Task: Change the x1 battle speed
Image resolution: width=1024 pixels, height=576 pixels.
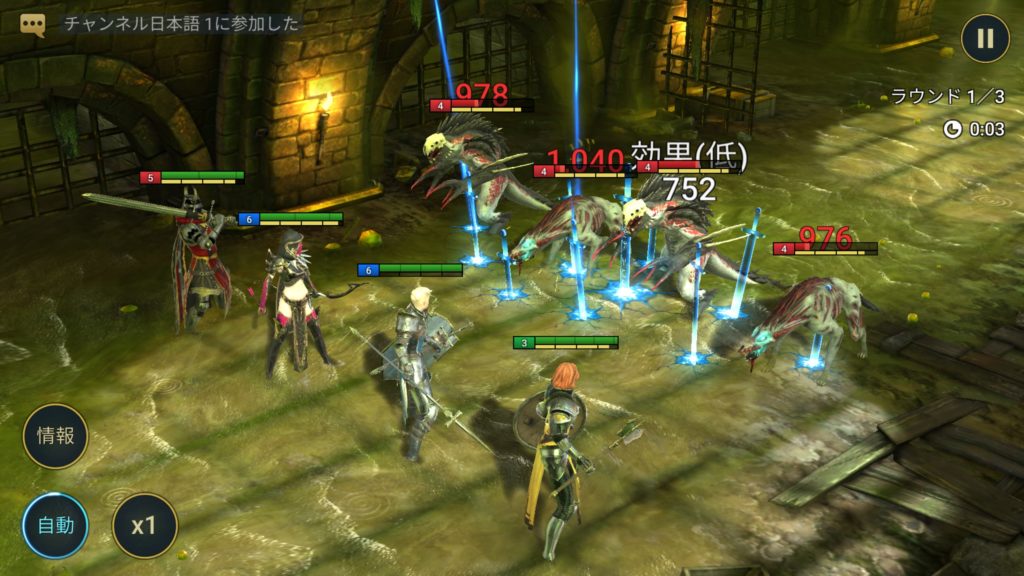Action: click(144, 525)
